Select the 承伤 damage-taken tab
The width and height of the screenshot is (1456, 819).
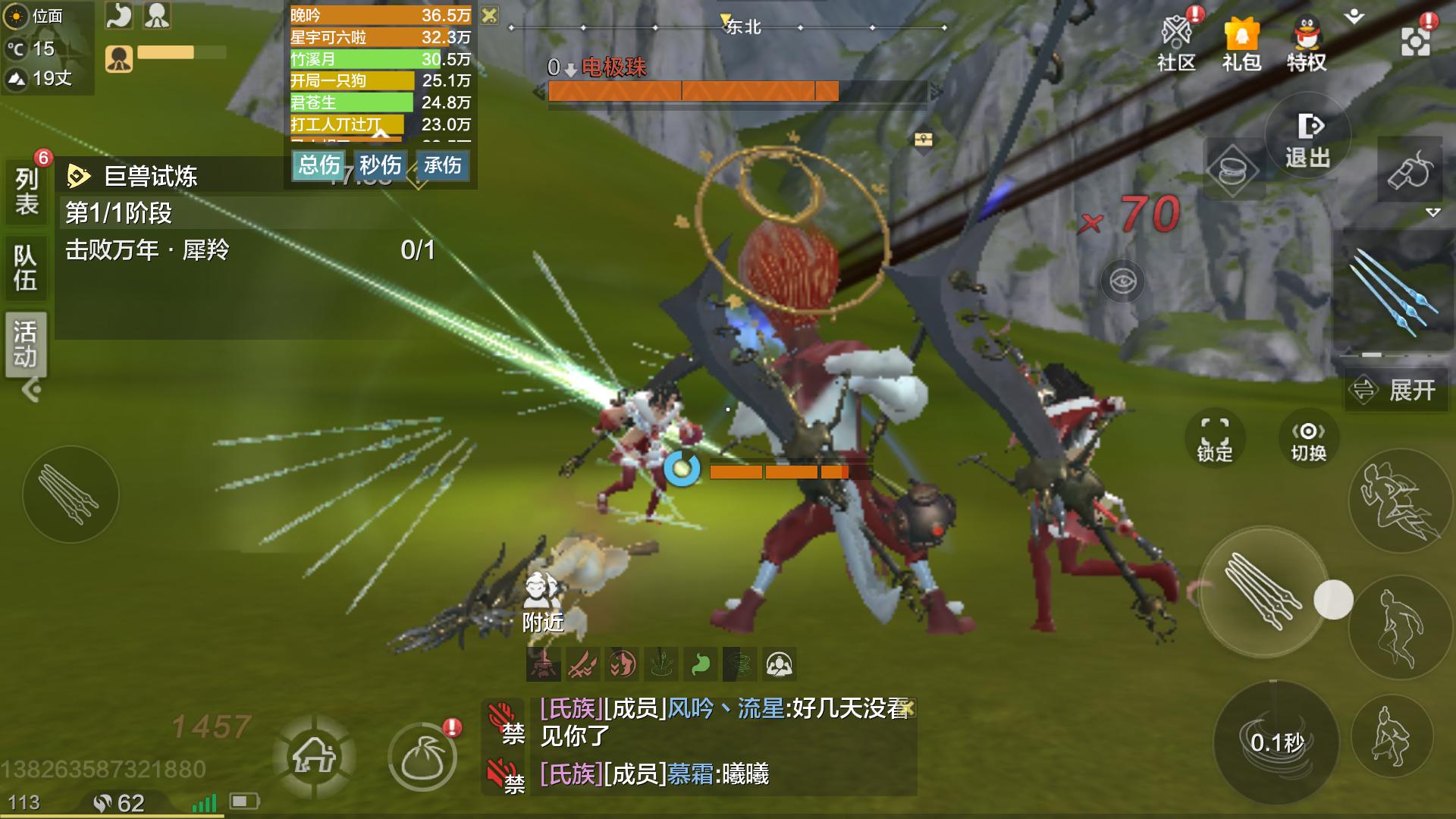[442, 165]
